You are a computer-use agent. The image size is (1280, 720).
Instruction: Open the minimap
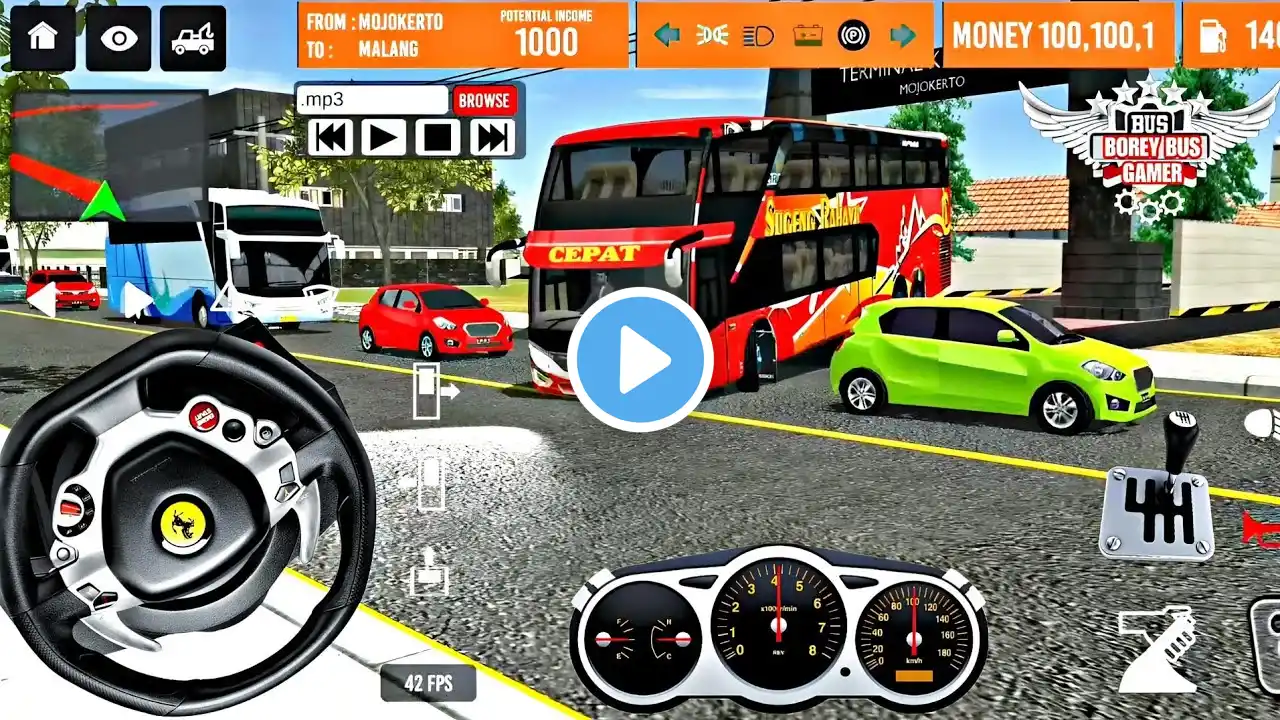click(108, 155)
